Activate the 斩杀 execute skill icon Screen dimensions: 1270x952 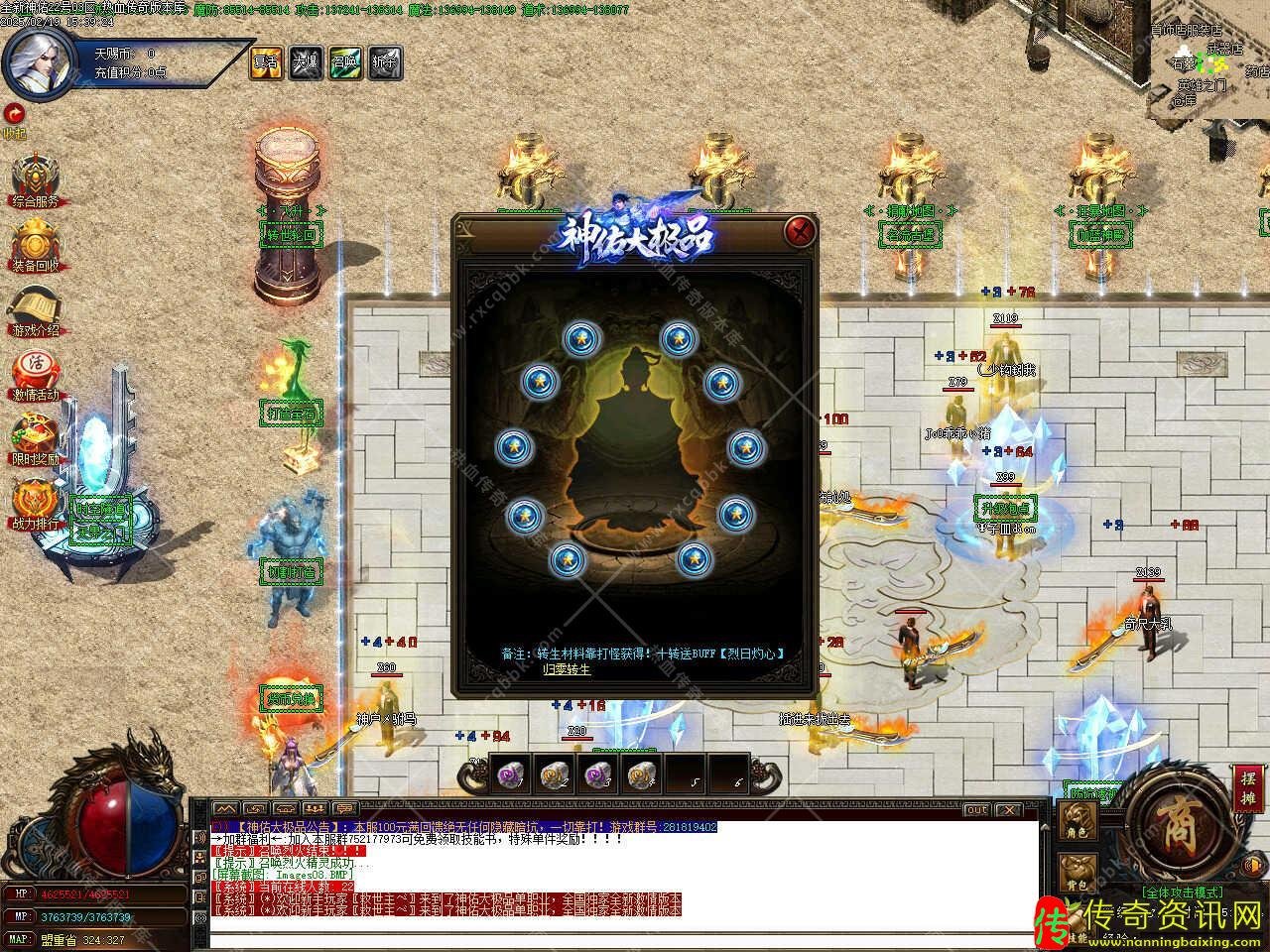(384, 62)
